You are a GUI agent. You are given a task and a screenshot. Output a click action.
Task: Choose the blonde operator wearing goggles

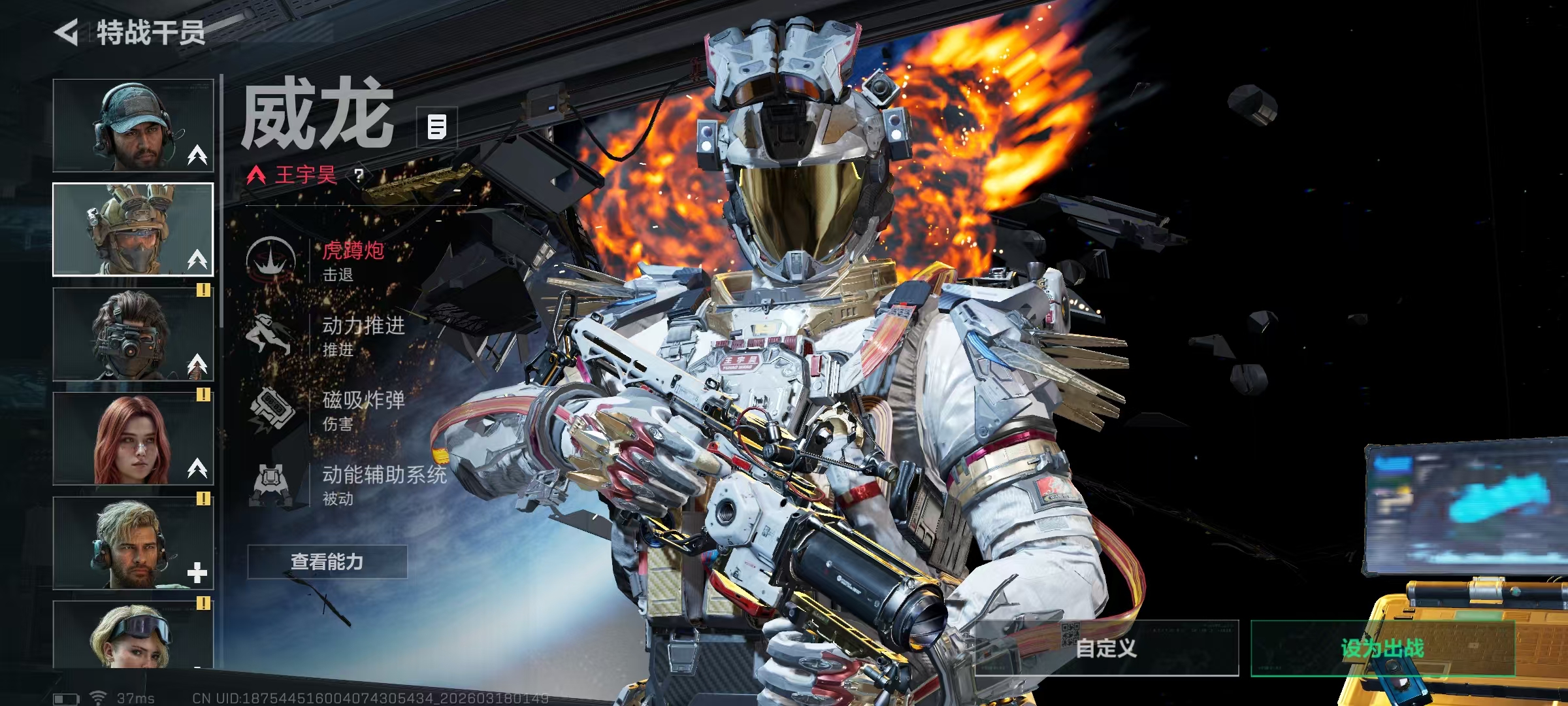(133, 634)
